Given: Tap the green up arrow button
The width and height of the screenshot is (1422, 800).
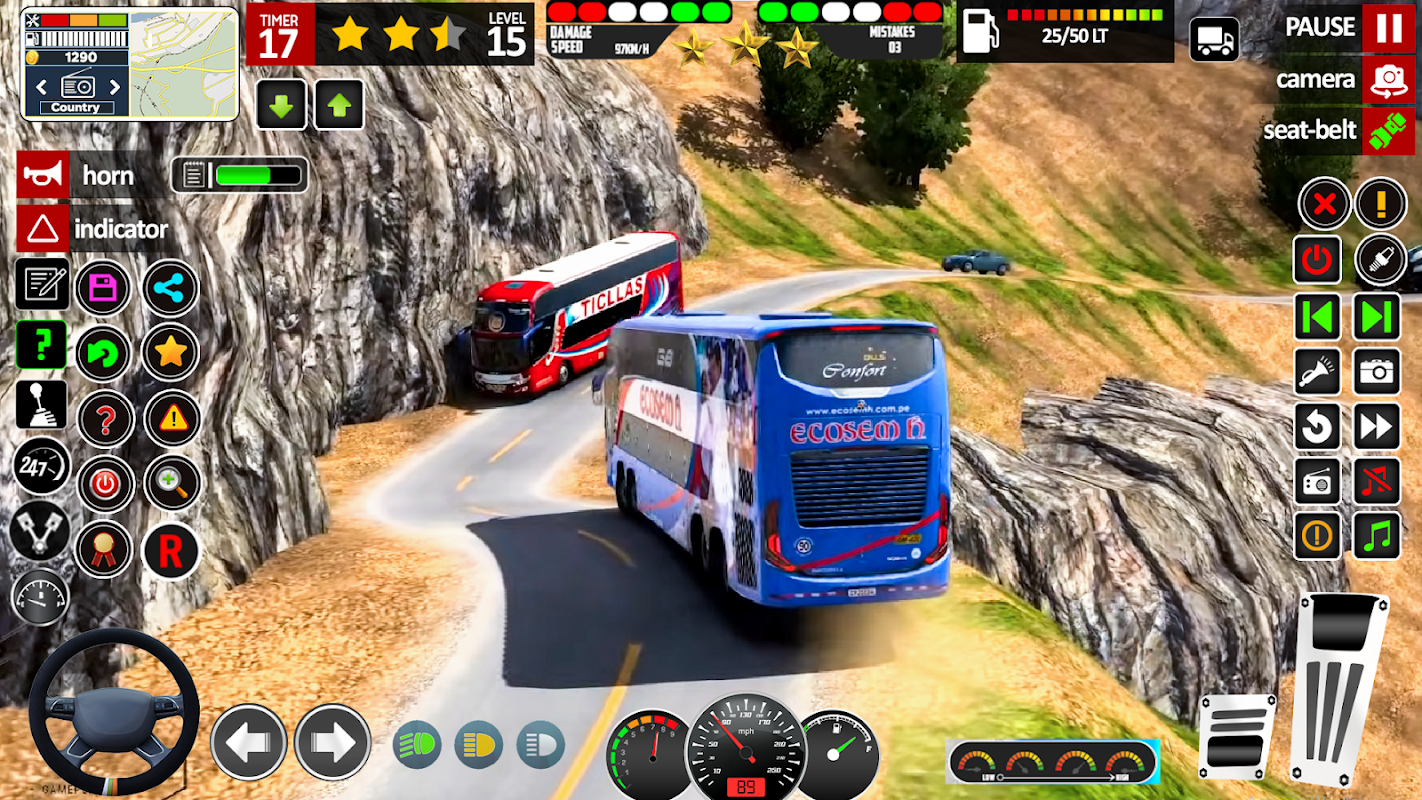Looking at the screenshot, I should click(x=339, y=105).
